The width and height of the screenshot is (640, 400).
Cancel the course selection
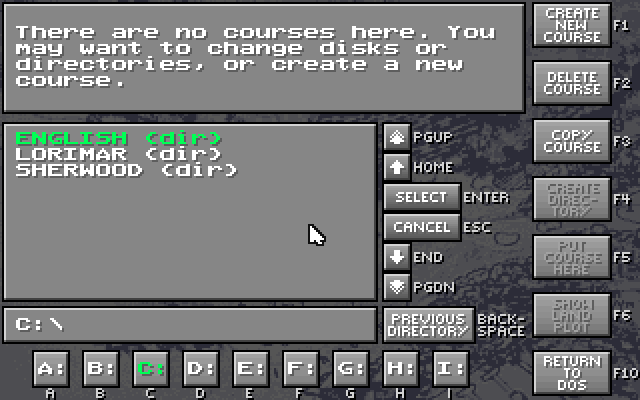[421, 227]
